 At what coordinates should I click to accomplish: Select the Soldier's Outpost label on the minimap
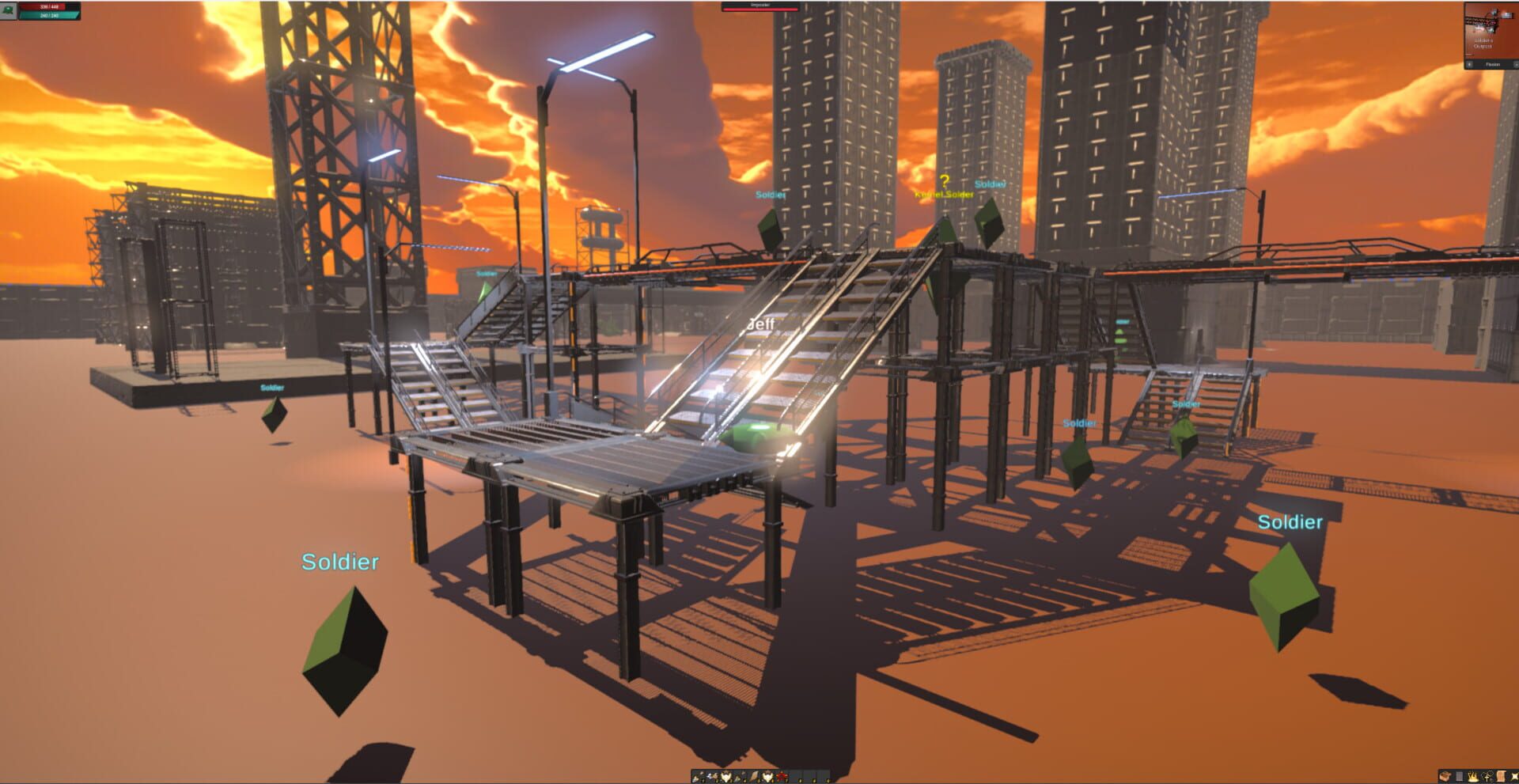1483,44
